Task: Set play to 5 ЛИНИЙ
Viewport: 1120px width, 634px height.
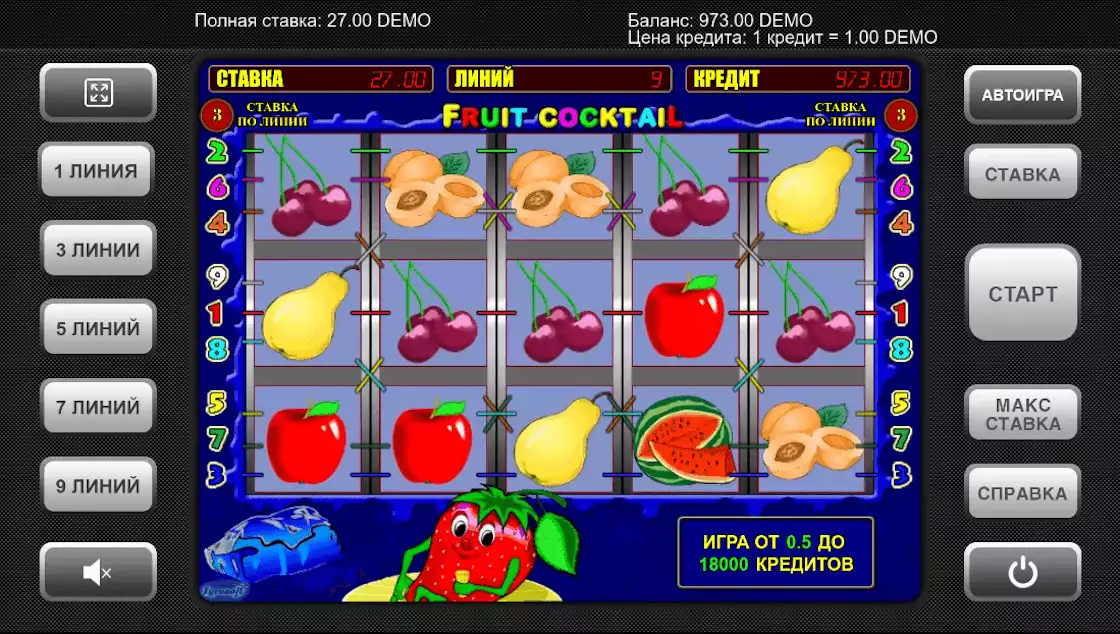Action: pos(97,328)
